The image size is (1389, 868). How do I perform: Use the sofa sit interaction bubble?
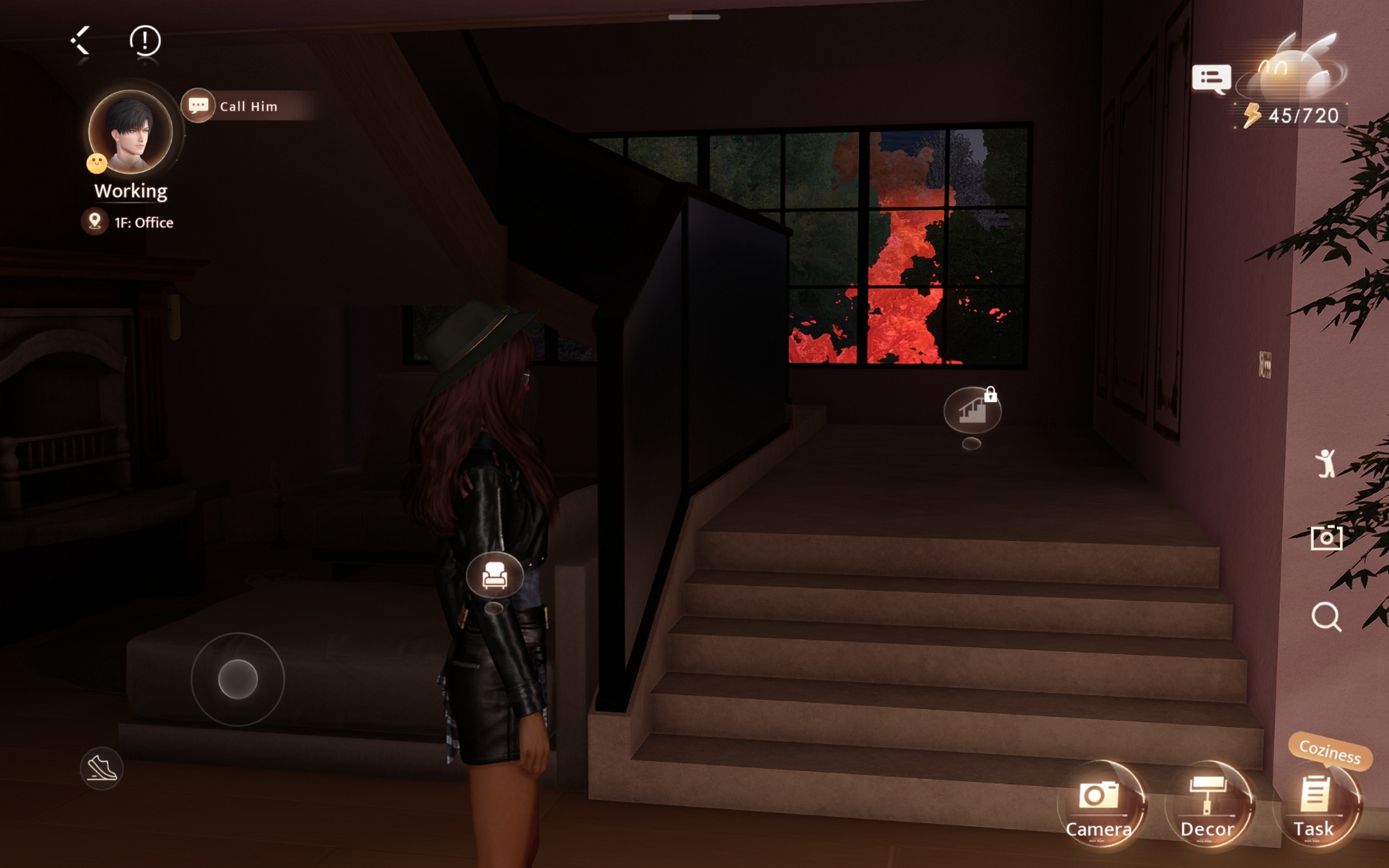point(494,574)
